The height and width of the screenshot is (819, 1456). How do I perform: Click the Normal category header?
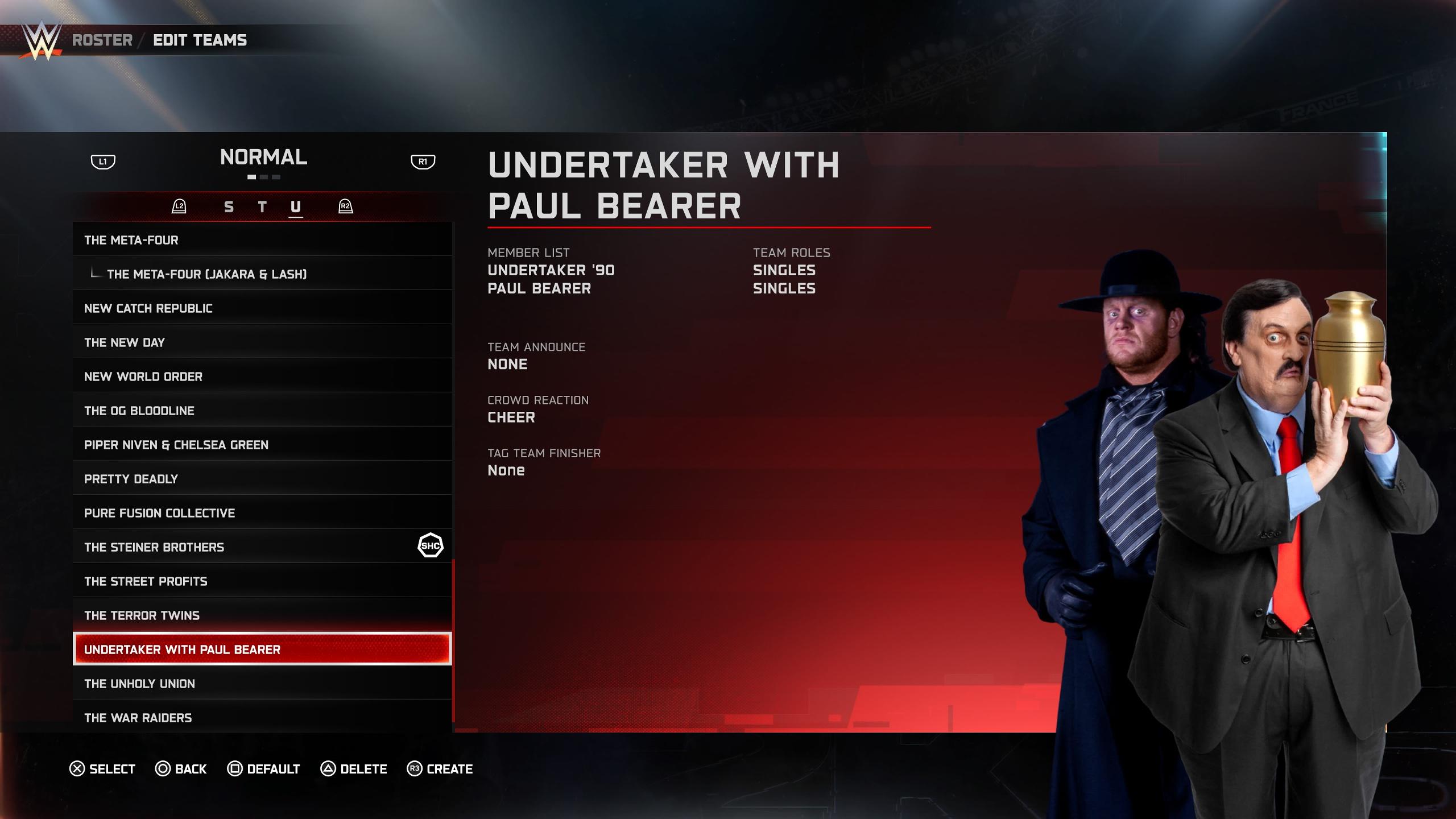(263, 158)
